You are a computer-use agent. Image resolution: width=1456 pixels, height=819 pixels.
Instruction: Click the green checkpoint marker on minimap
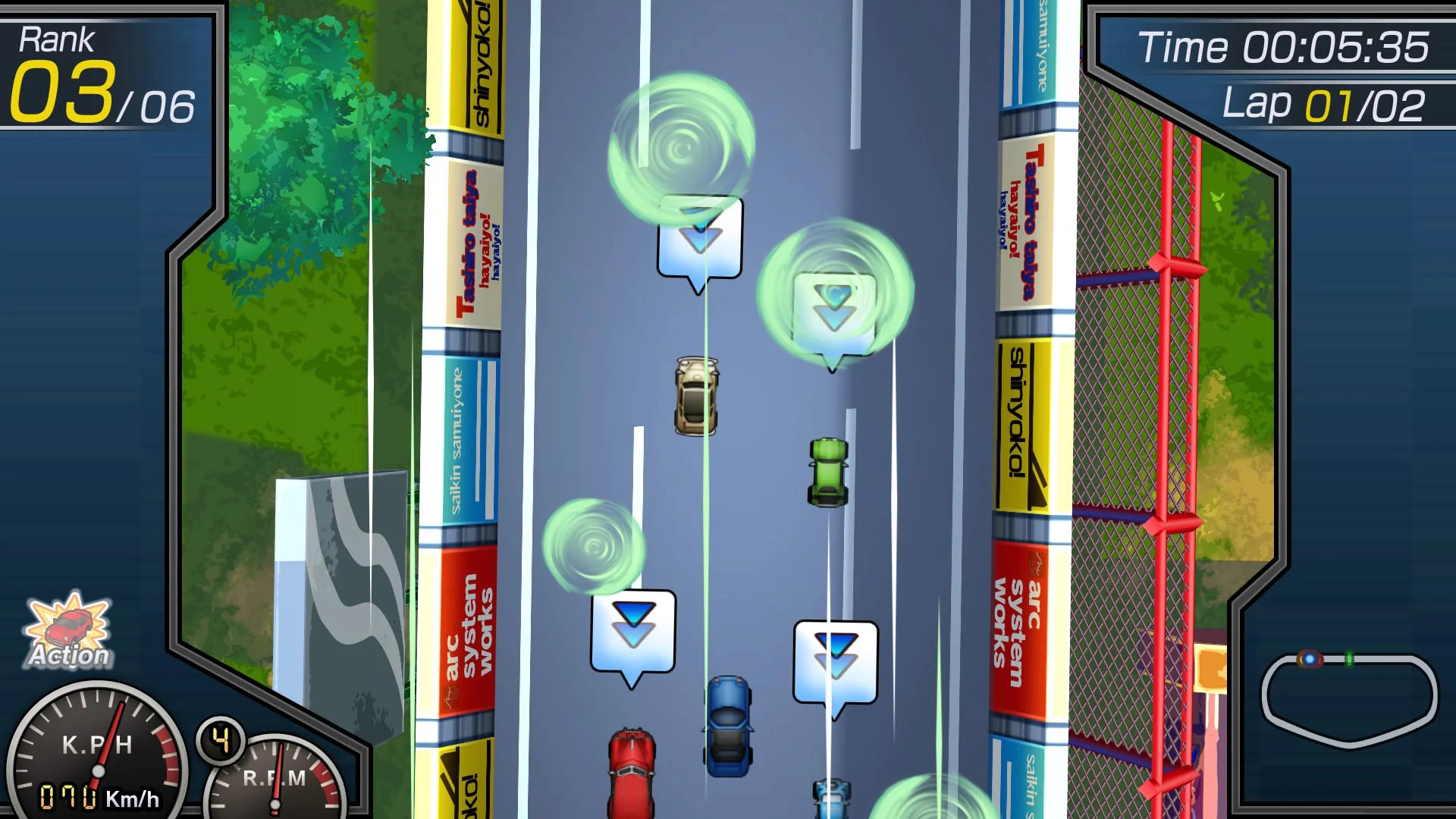click(x=1349, y=658)
